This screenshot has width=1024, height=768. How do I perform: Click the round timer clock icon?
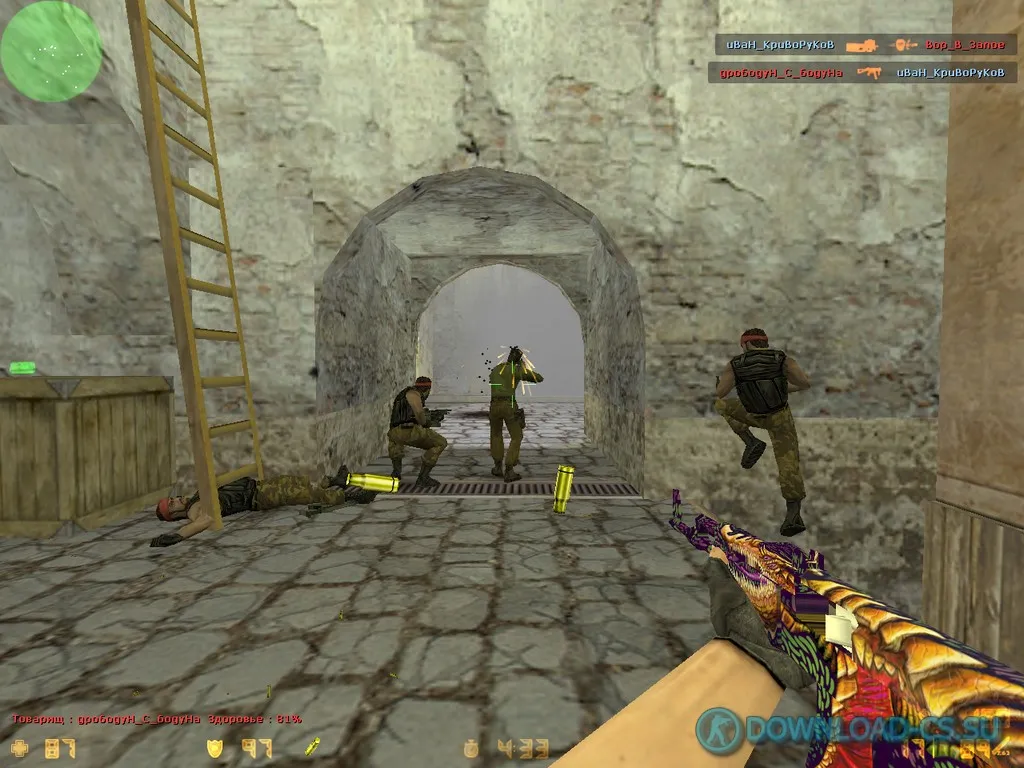(x=471, y=748)
